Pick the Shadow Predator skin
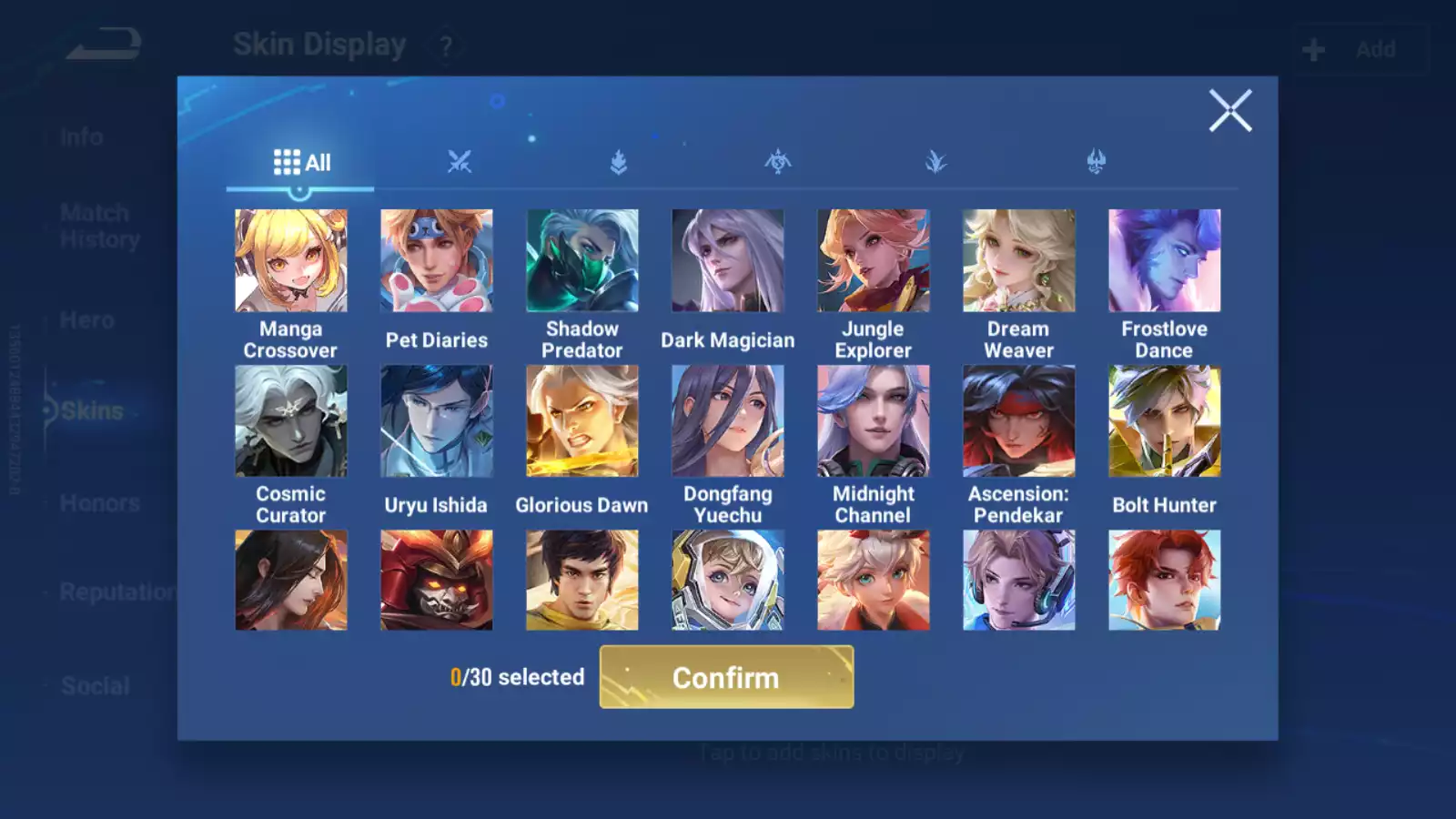Image resolution: width=1456 pixels, height=819 pixels. point(581,261)
